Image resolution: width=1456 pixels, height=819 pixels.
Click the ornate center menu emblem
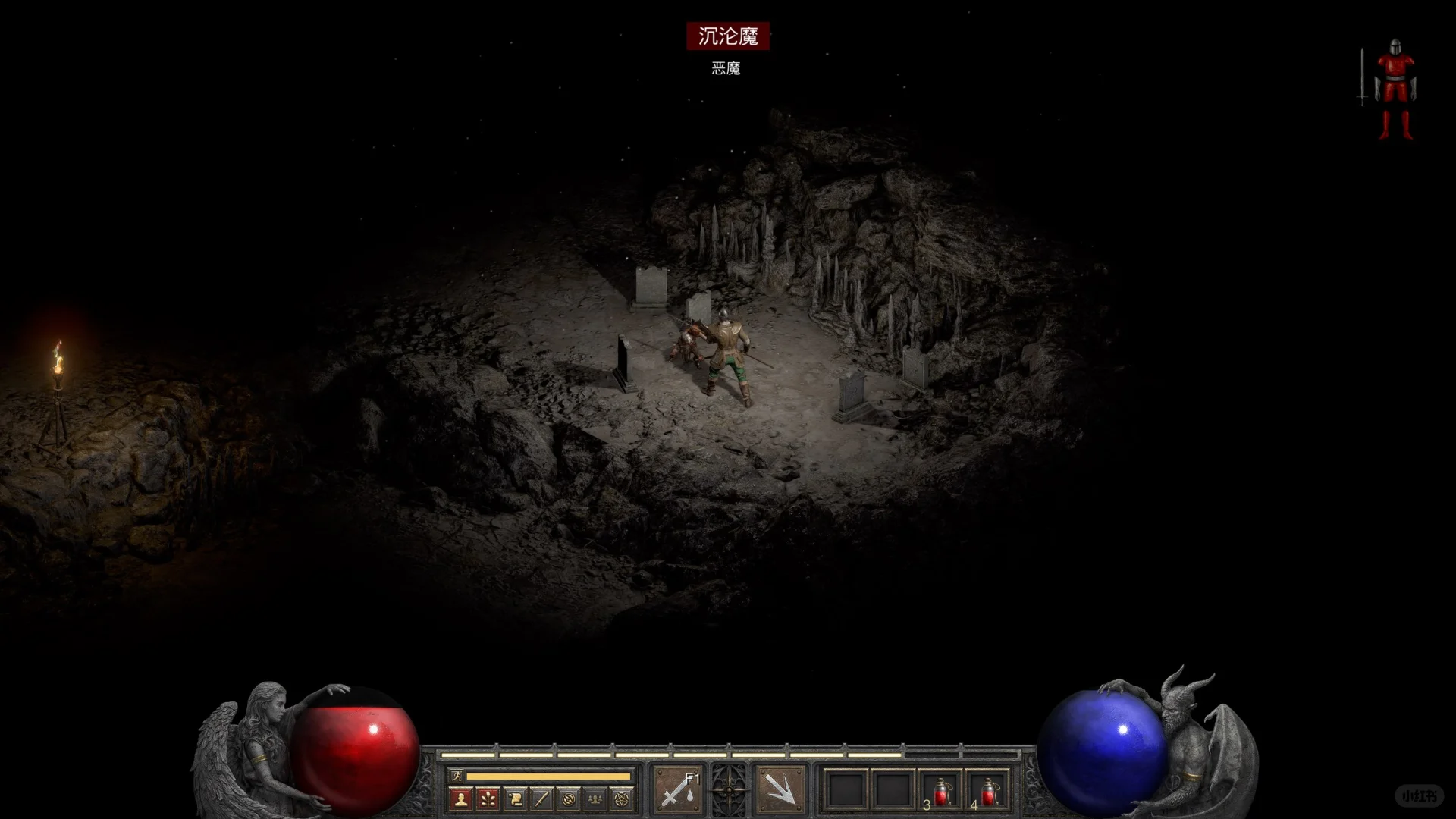[730, 789]
